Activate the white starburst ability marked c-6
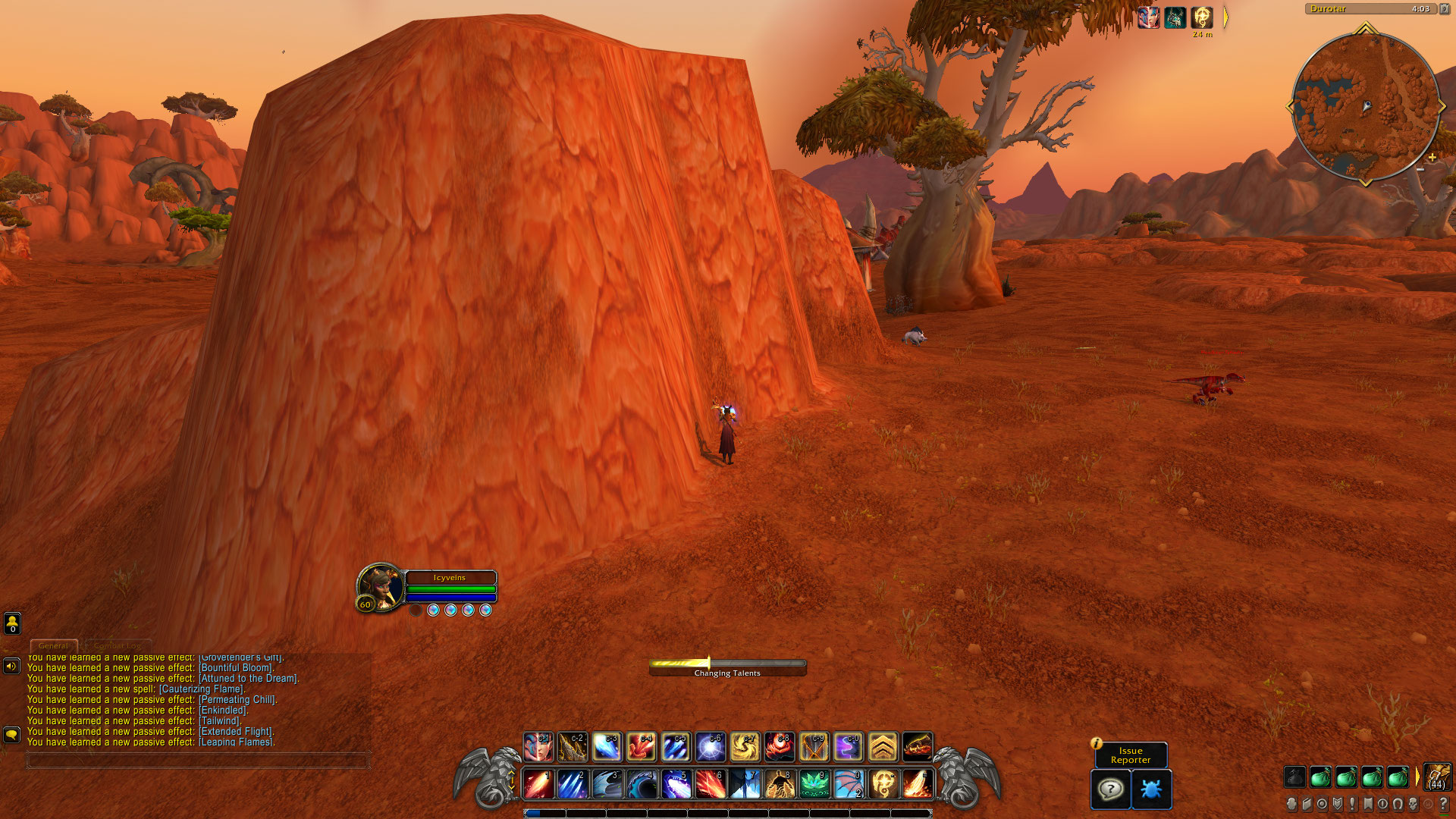Viewport: 1456px width, 819px height. (x=711, y=747)
